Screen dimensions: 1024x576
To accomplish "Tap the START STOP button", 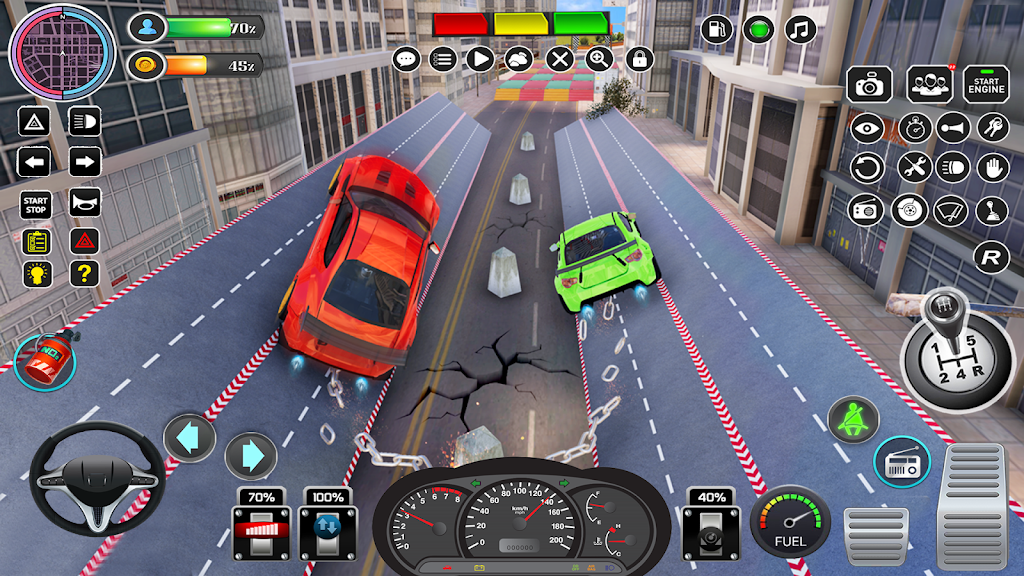I will (35, 203).
